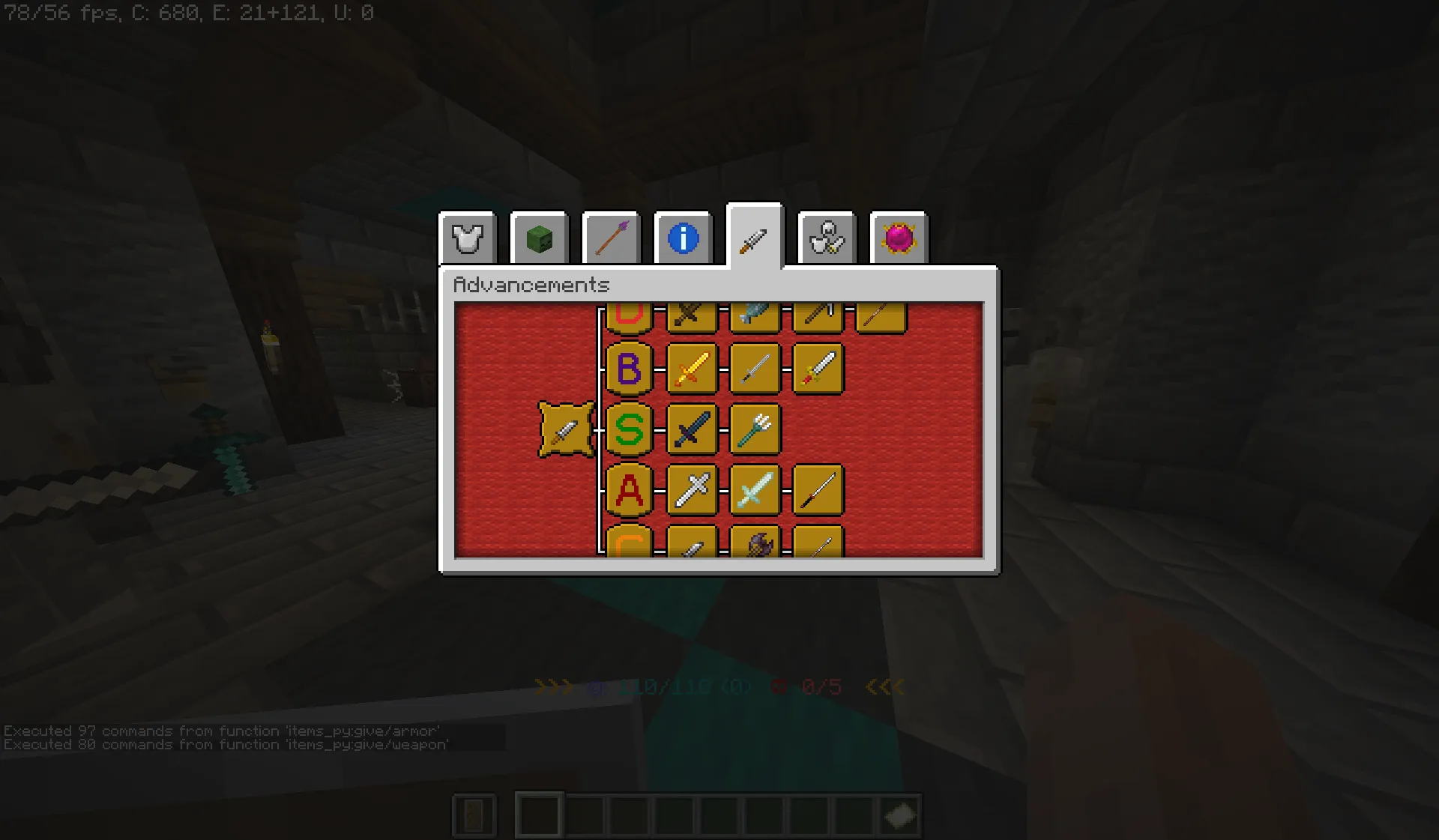
Task: Click the red-hilted sword advancement in the B row
Action: click(x=818, y=368)
